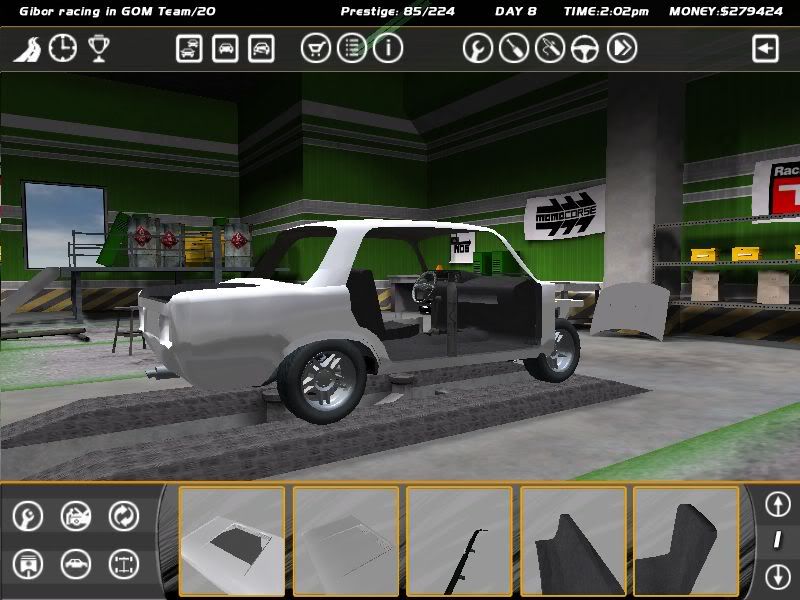
Task: Open the info icon
Action: pyautogui.click(x=387, y=48)
